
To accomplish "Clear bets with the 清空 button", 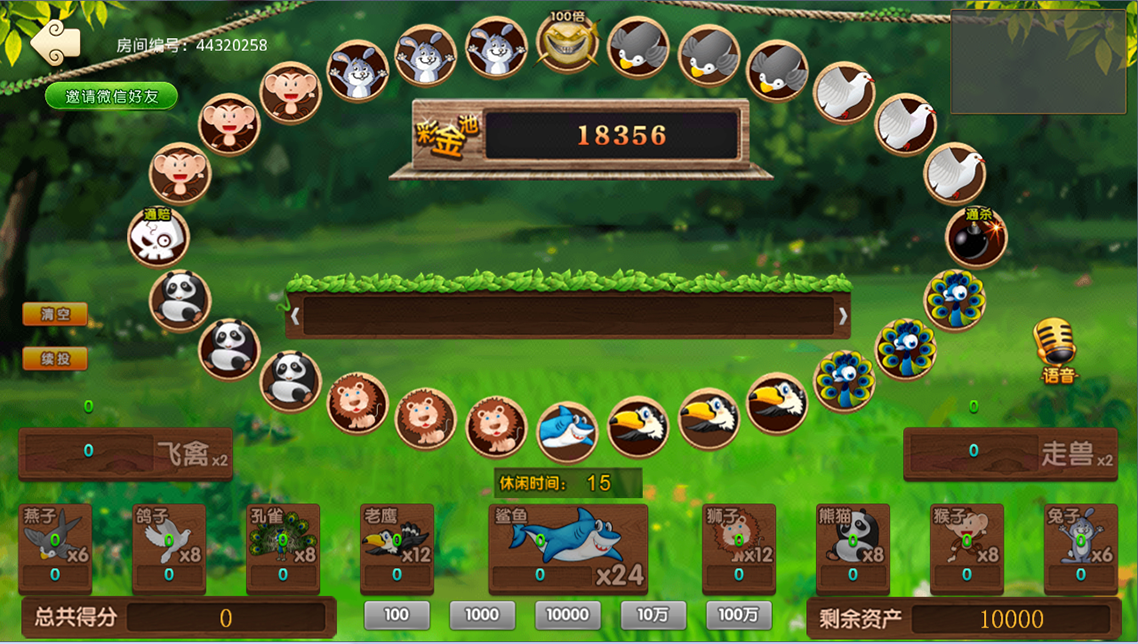I will click(55, 314).
